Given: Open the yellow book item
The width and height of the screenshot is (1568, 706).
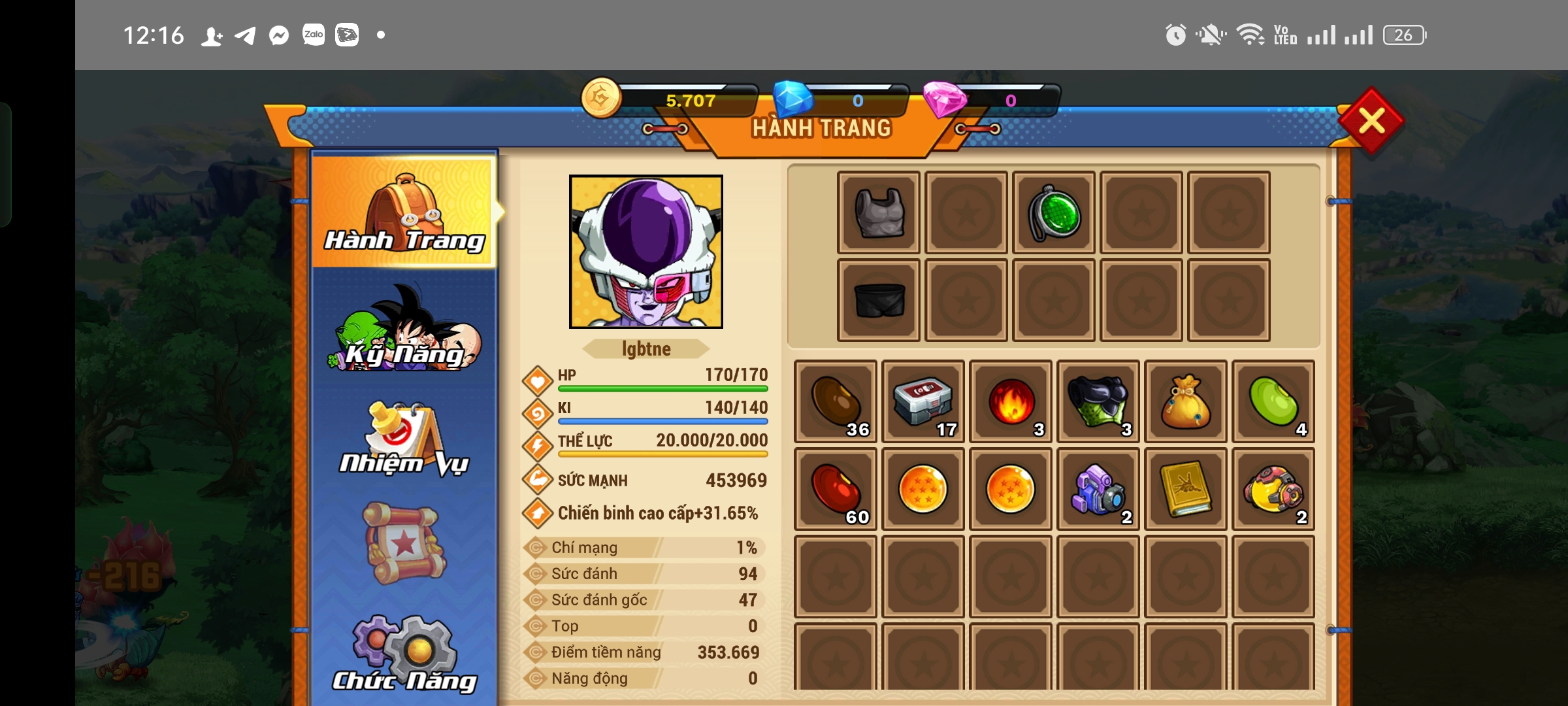Looking at the screenshot, I should pos(1186,489).
